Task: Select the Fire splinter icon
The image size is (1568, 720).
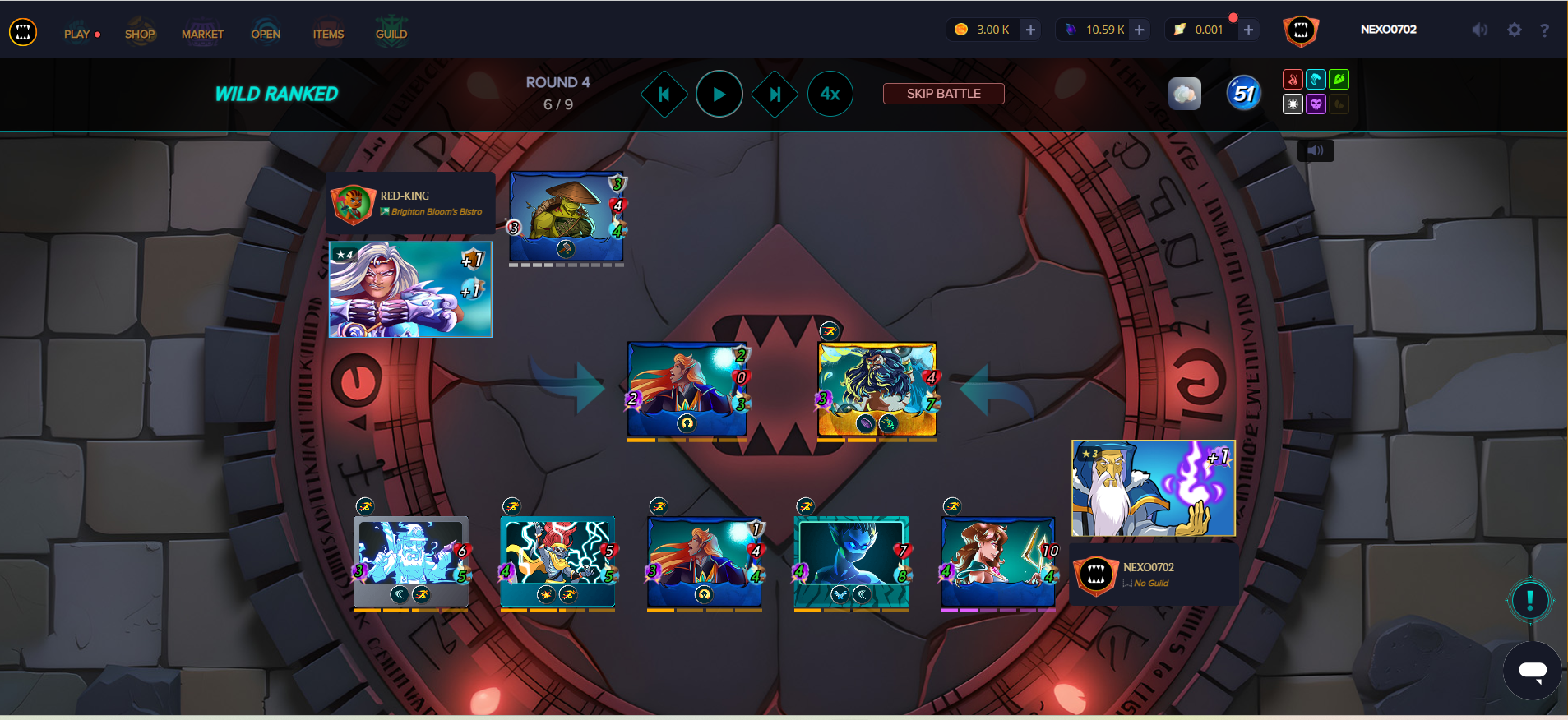Action: (x=1291, y=79)
